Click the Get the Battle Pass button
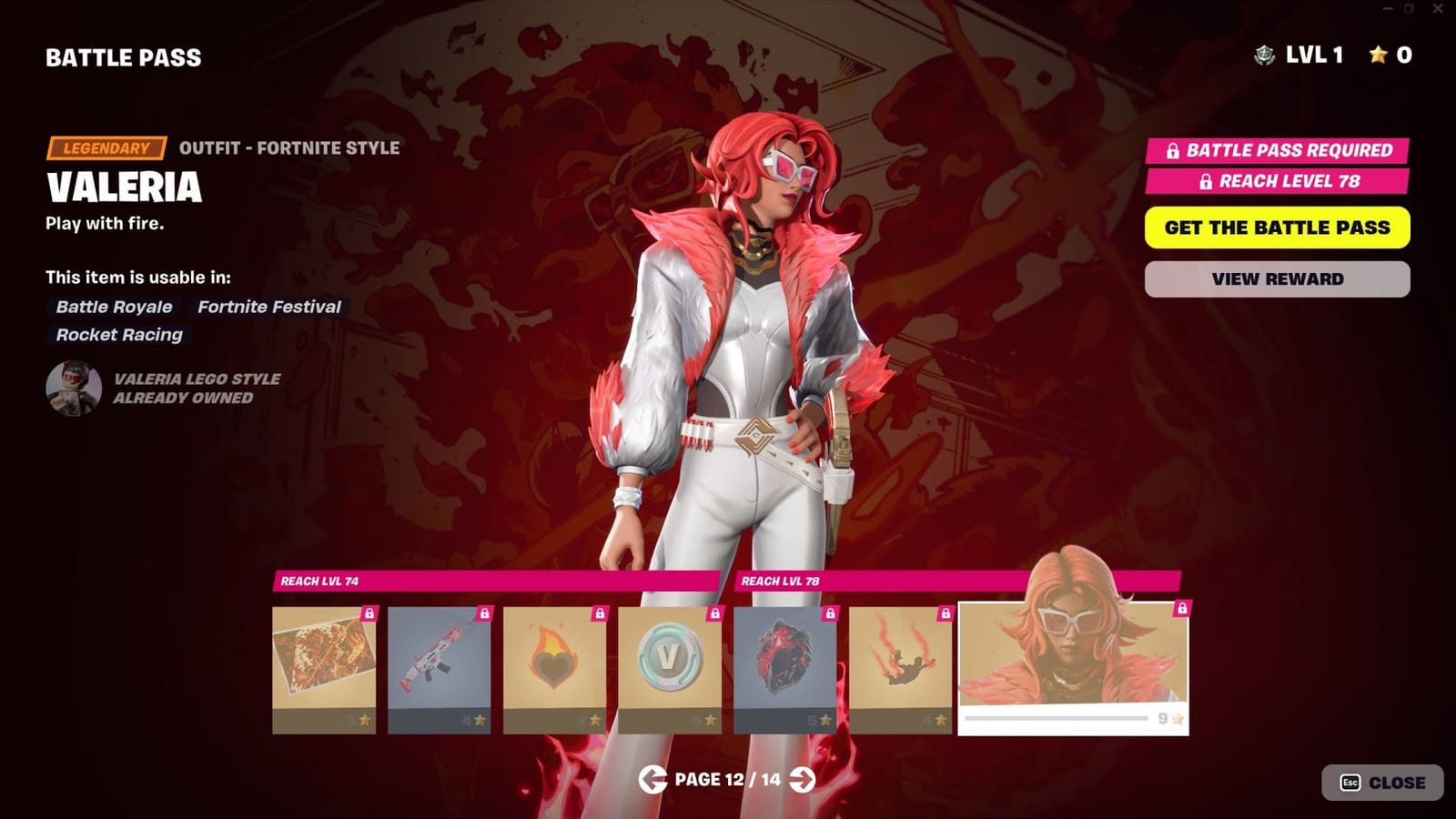1456x819 pixels. 1277,227
